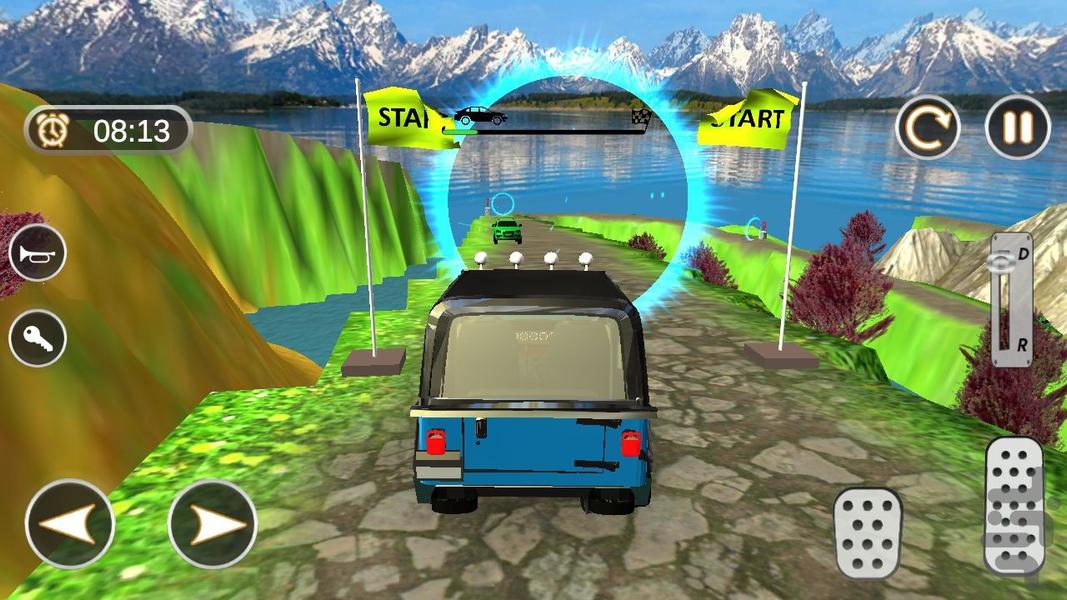The image size is (1067, 600).
Task: Tap the circular restart arrow button
Action: pyautogui.click(x=927, y=127)
